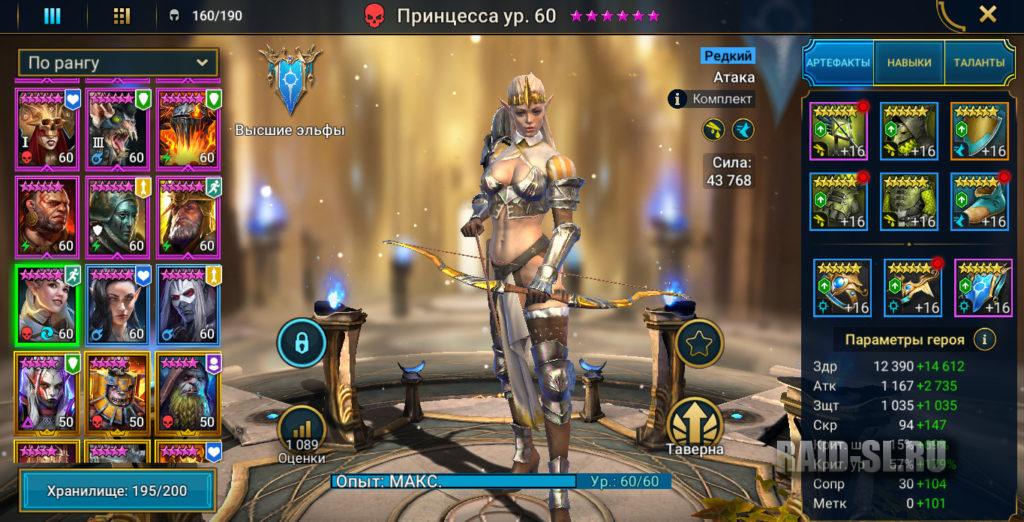1024x522 pixels.
Task: Toggle the champion lock button
Action: point(300,343)
